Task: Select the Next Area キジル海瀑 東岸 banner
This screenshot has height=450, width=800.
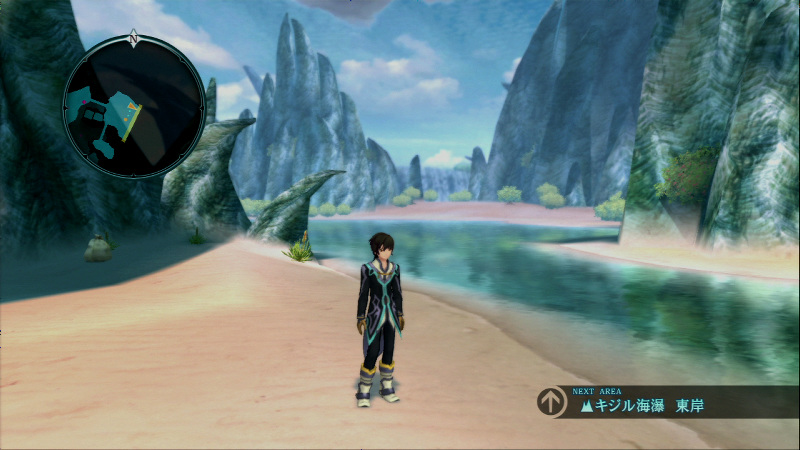Action: 664,402
